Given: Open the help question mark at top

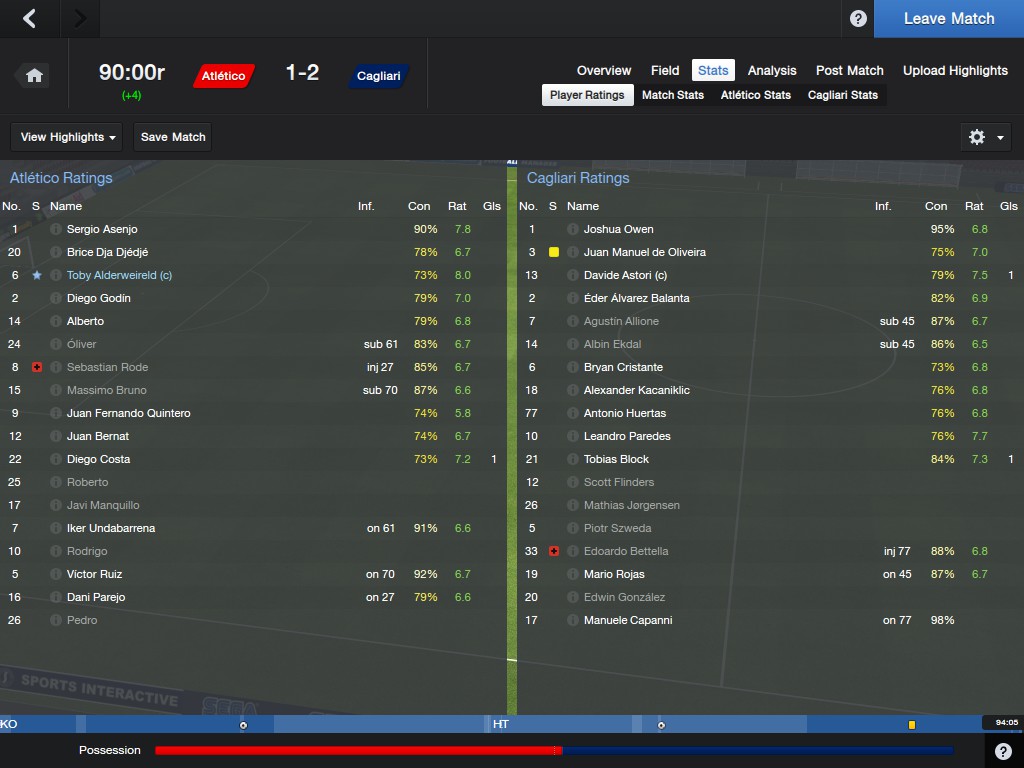Looking at the screenshot, I should (858, 19).
